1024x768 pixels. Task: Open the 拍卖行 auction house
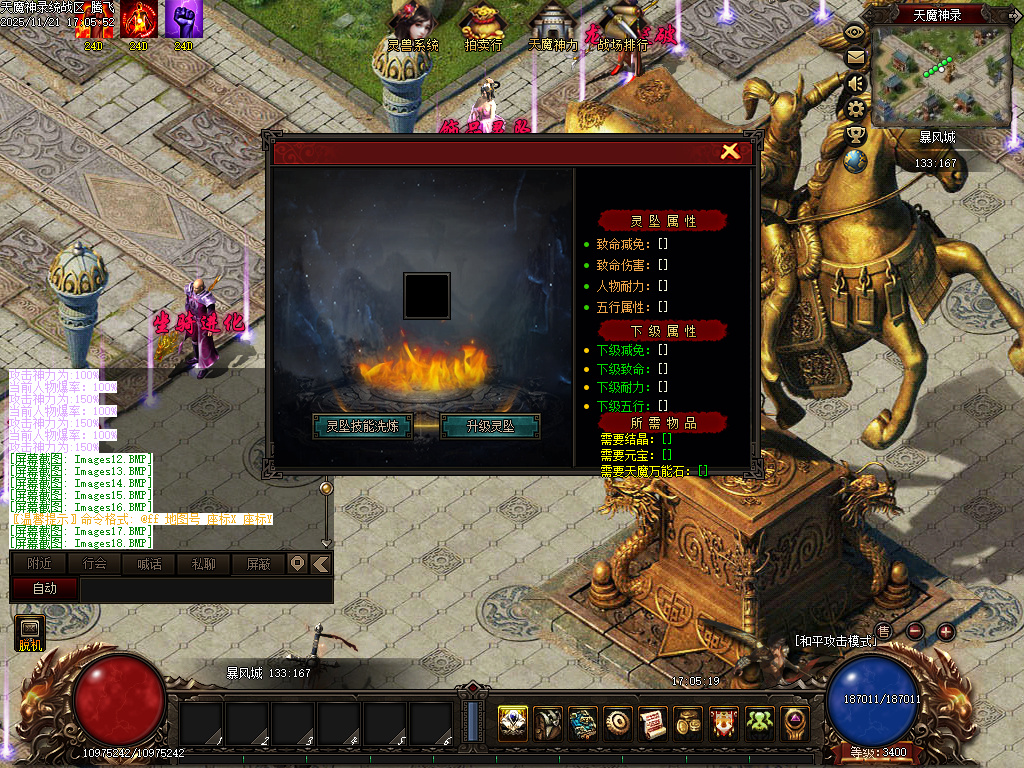point(484,26)
